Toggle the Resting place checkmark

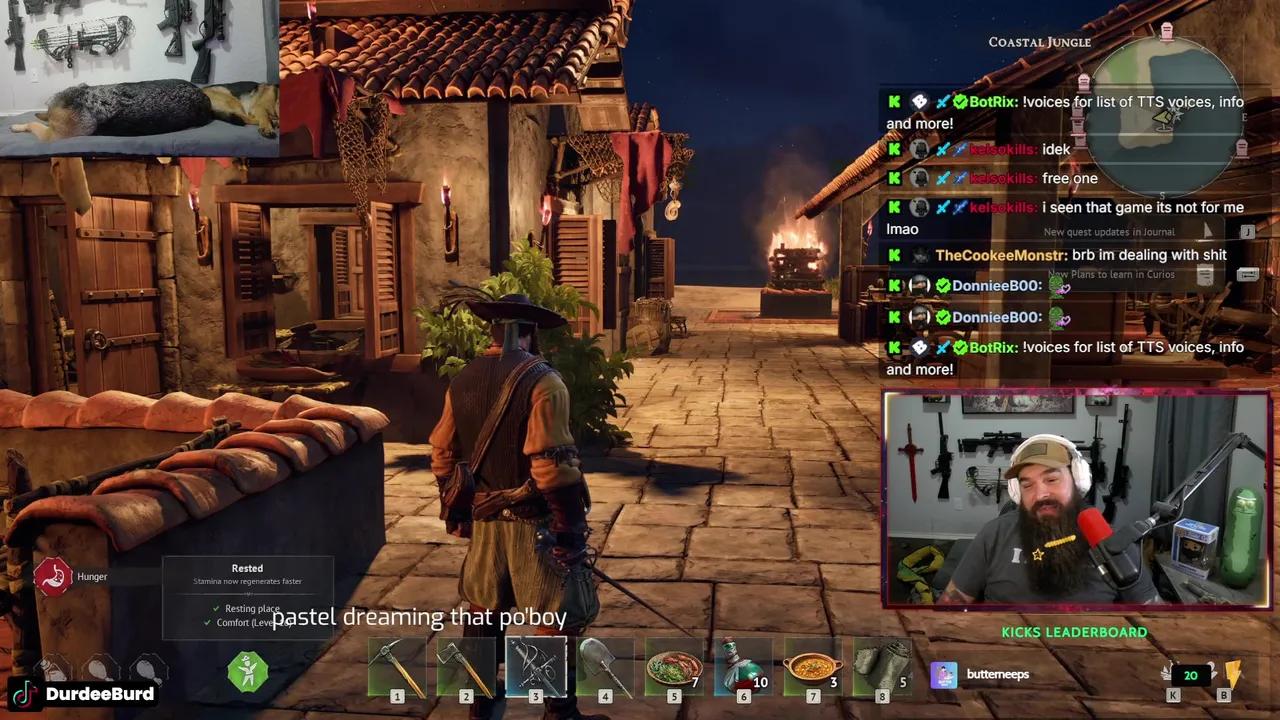pyautogui.click(x=216, y=608)
